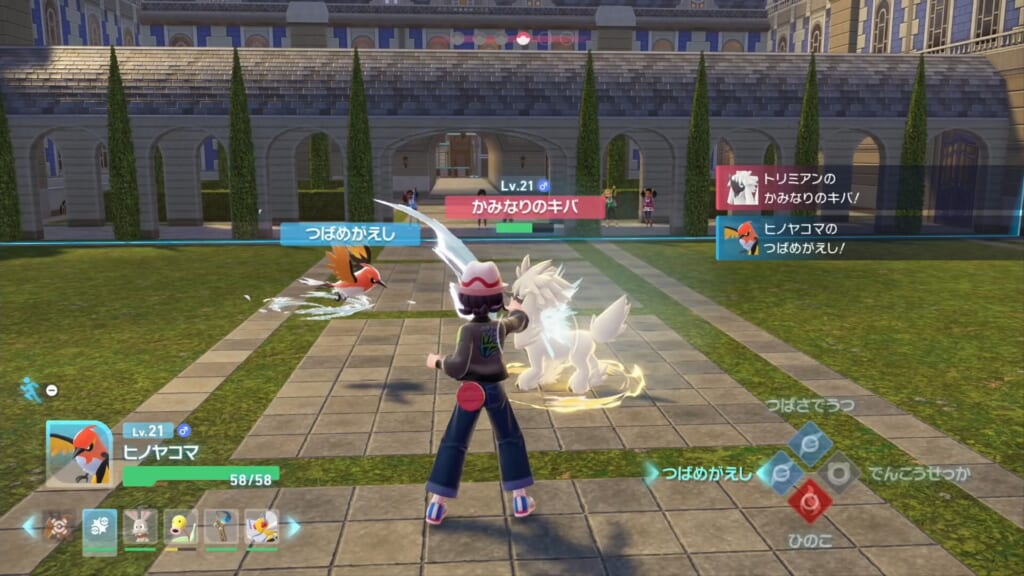The height and width of the screenshot is (576, 1024).
Task: Select the highlighted active party slot
Action: tap(99, 527)
